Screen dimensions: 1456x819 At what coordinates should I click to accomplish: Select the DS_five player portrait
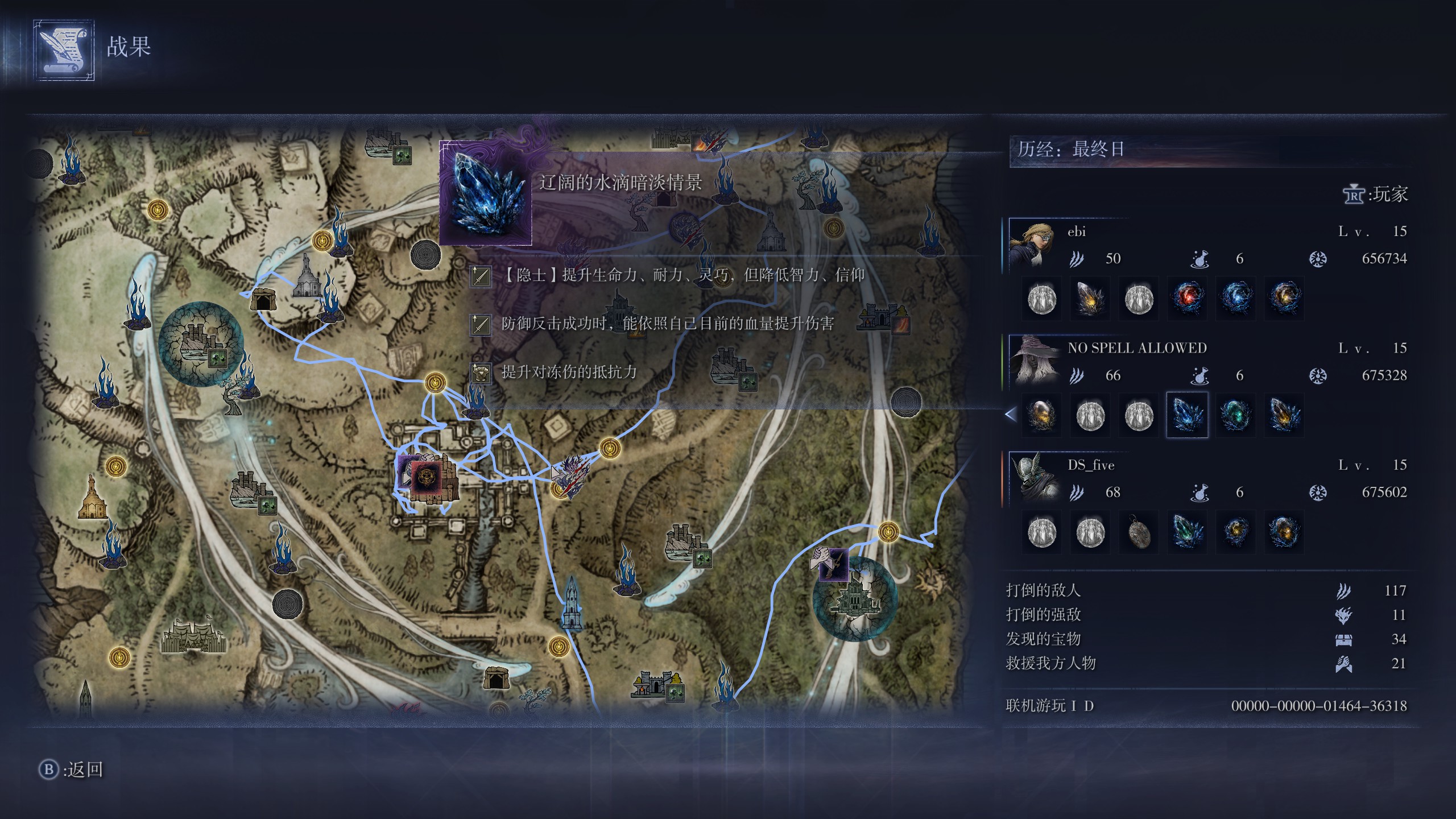point(1033,478)
